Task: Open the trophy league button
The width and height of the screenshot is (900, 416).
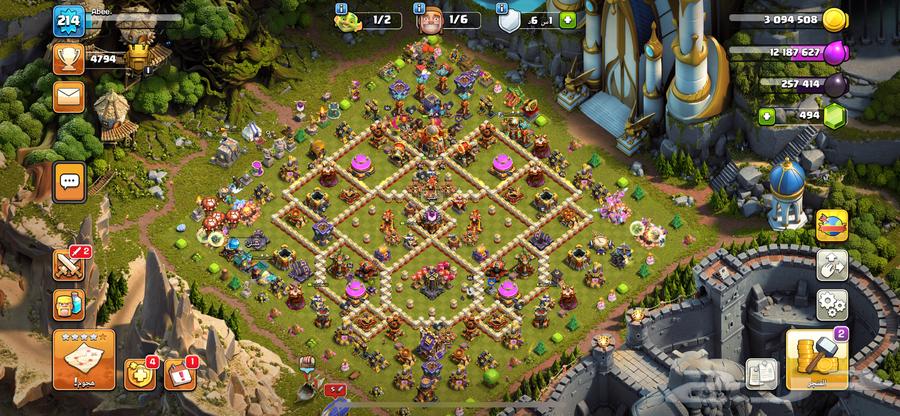Action: click(x=68, y=58)
